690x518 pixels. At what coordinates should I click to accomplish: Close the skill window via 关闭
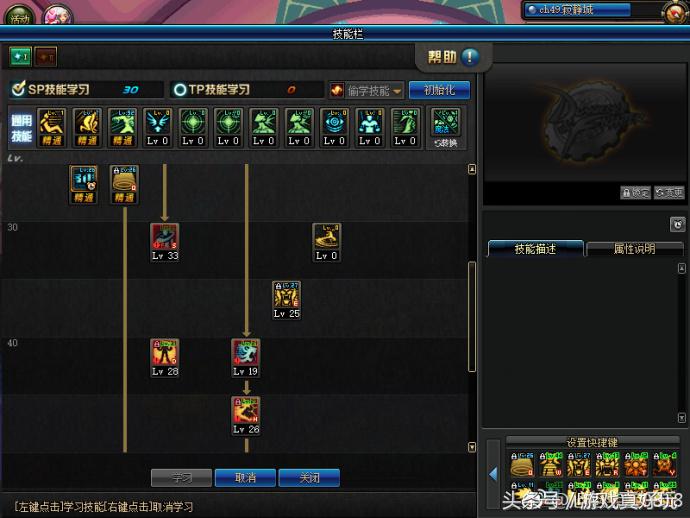point(309,478)
